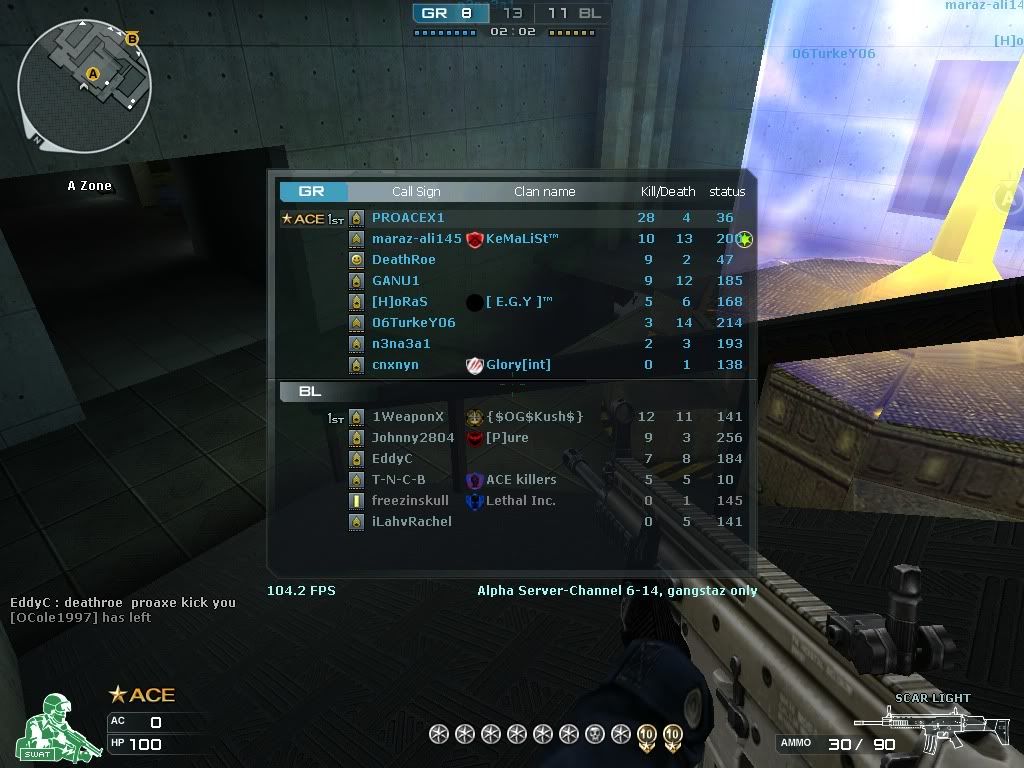This screenshot has width=1024, height=768.
Task: Click the skull kill-streak medal icon
Action: coord(594,735)
